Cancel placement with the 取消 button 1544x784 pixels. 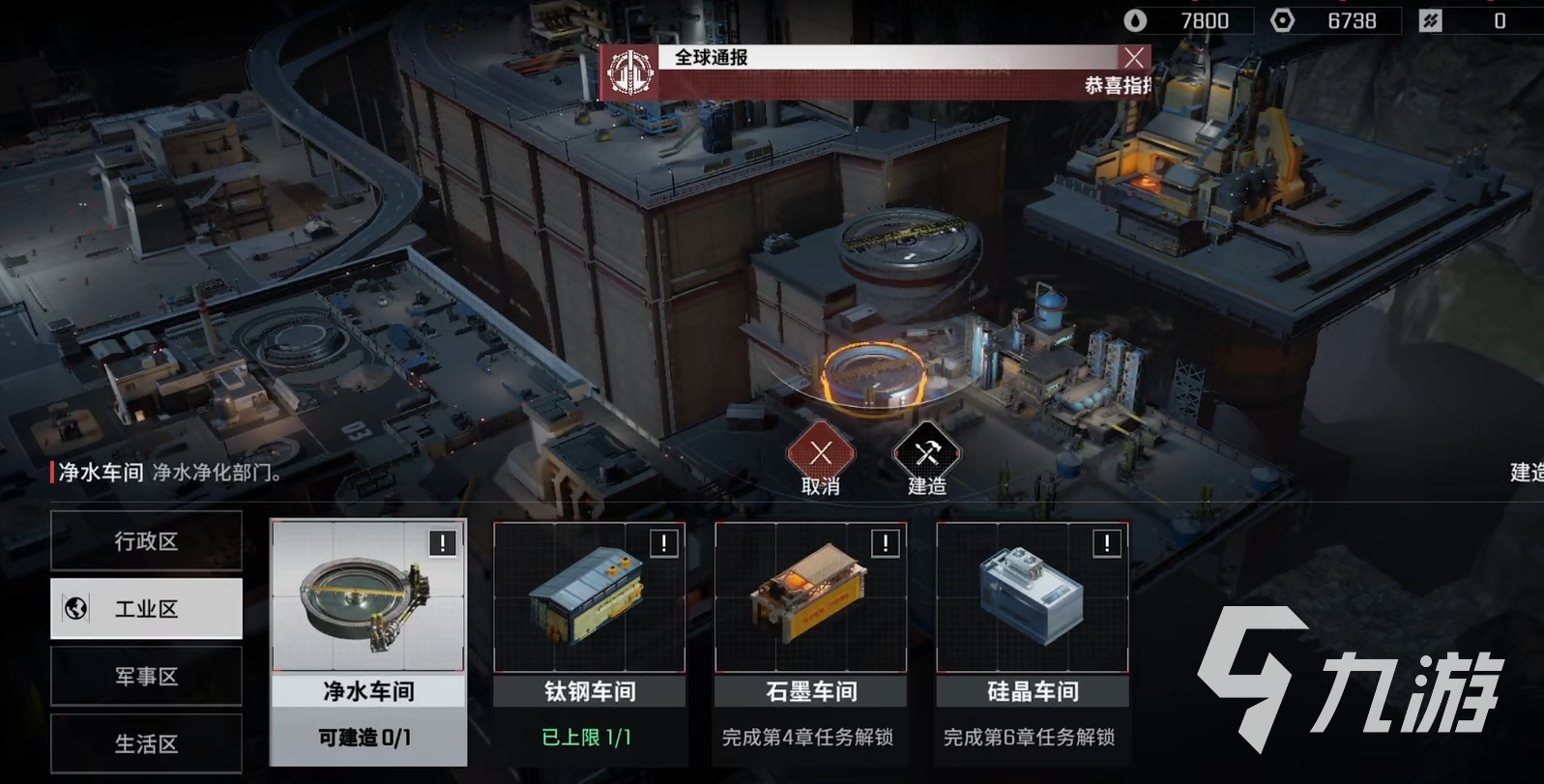click(821, 453)
